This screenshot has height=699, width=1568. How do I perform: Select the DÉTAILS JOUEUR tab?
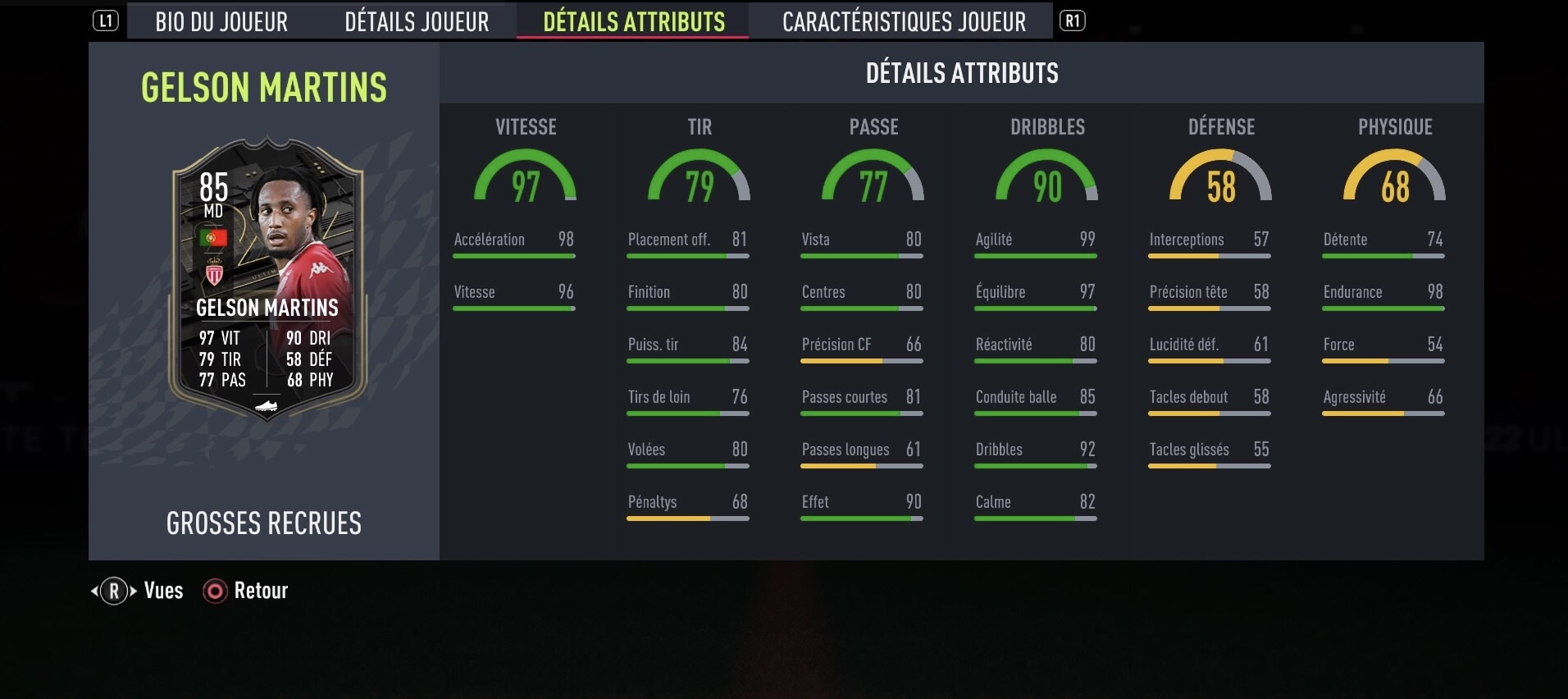pyautogui.click(x=416, y=21)
